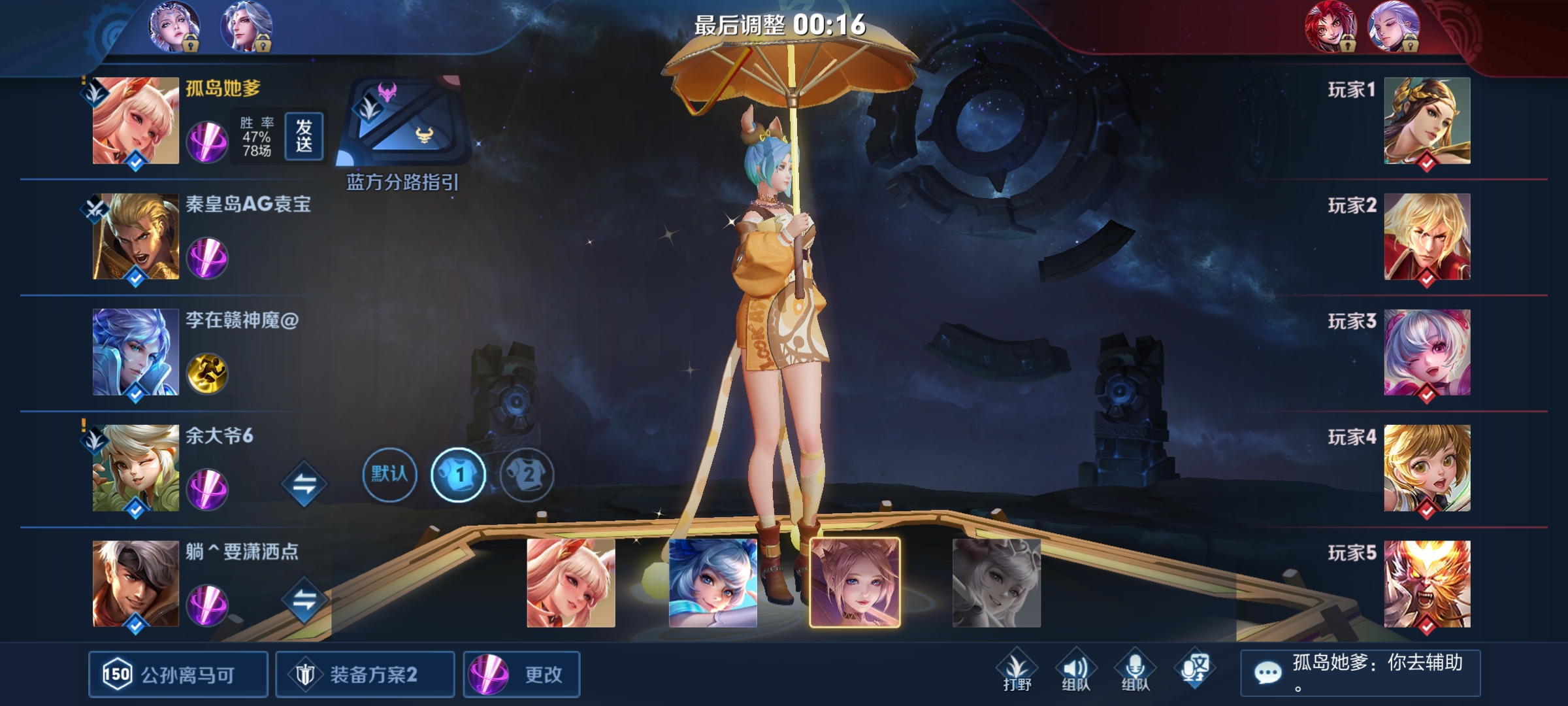The height and width of the screenshot is (706, 1568).
Task: Open the 装备方案2 equipment plan
Action: point(365,674)
